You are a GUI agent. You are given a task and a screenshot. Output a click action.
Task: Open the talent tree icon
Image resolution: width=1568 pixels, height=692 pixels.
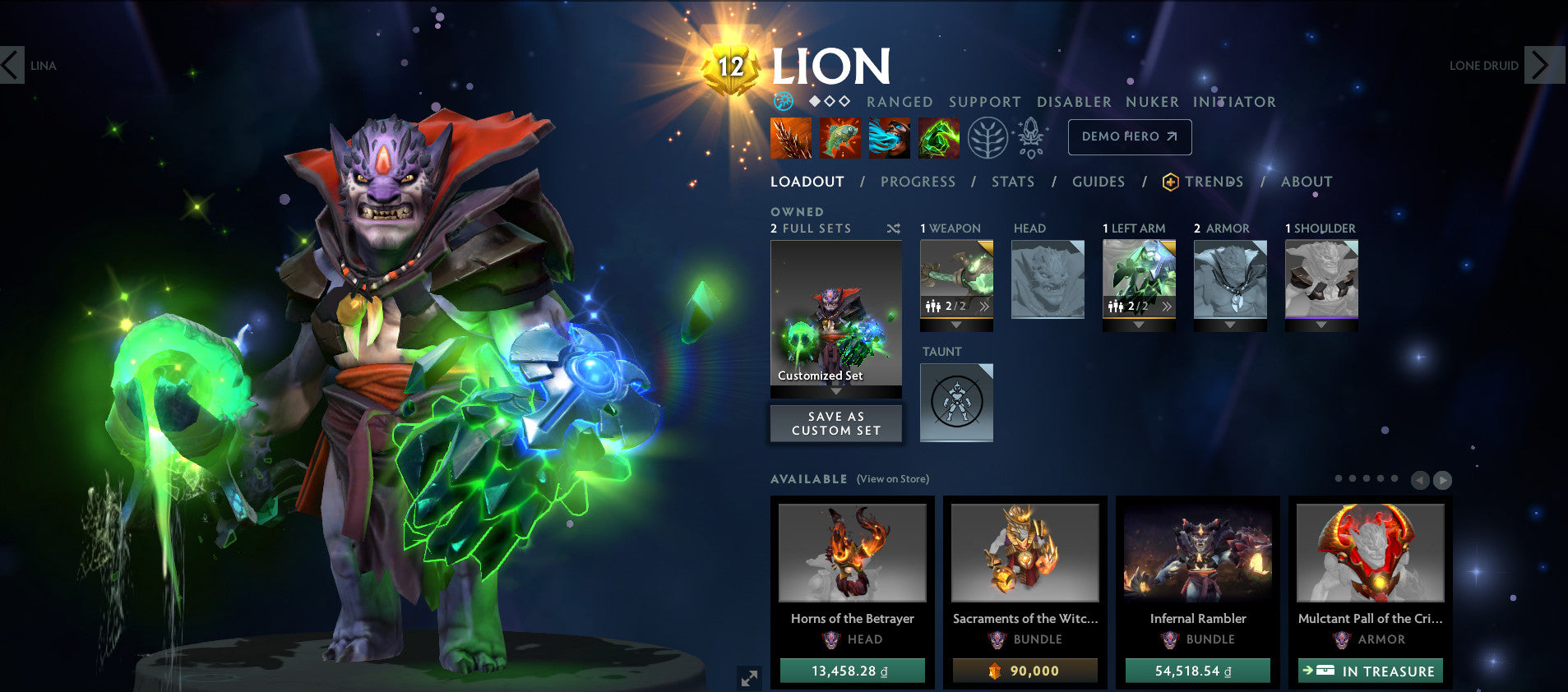tap(987, 137)
